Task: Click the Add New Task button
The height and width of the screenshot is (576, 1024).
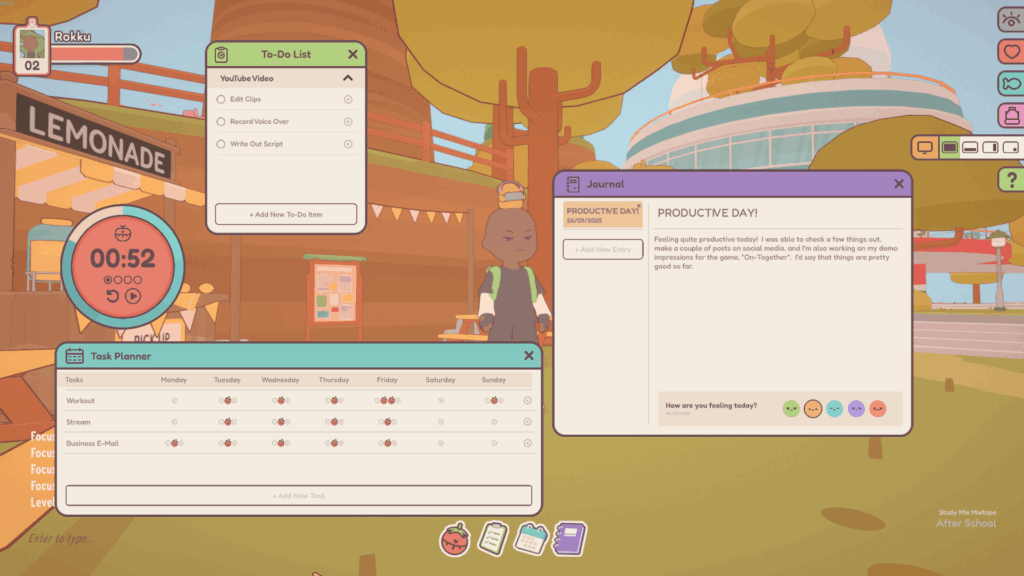Action: [x=298, y=495]
